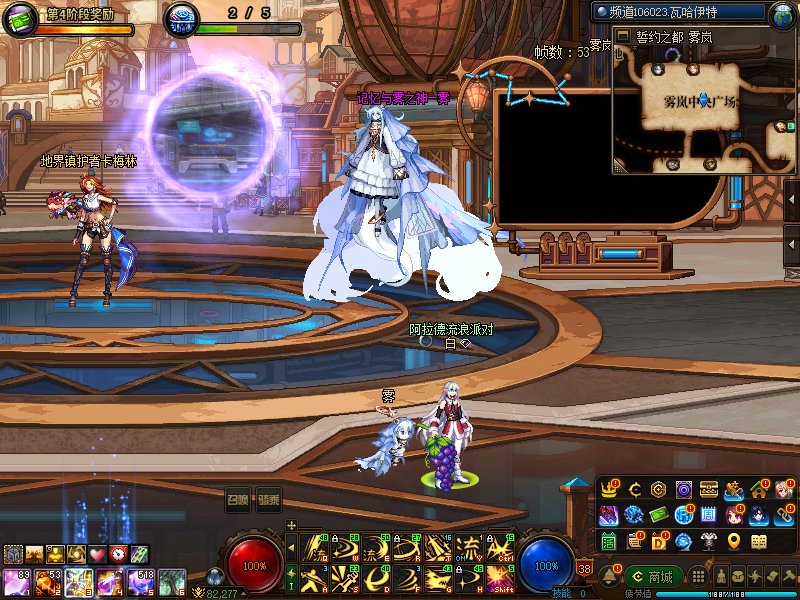Image resolution: width=800 pixels, height=600 pixels.
Task: Toggle the minimap window collapse icon
Action: 622,36
